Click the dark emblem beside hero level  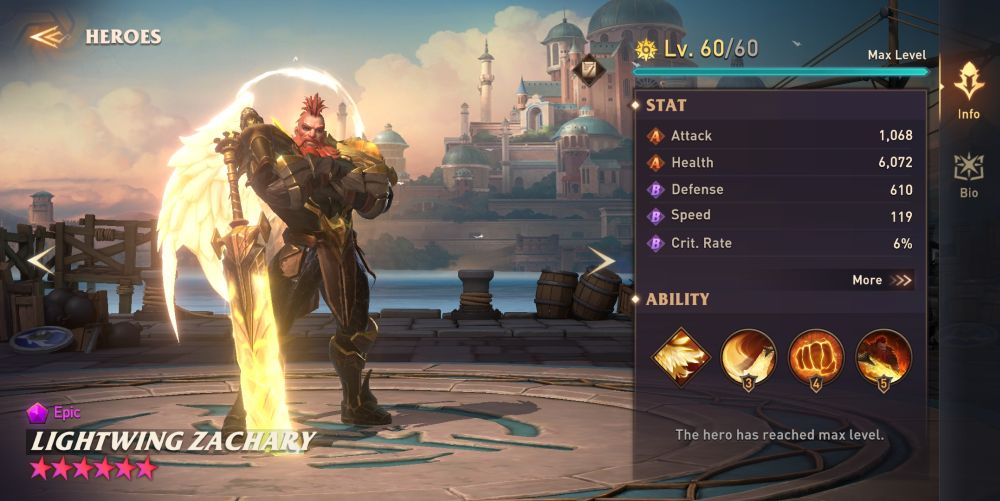click(x=588, y=69)
